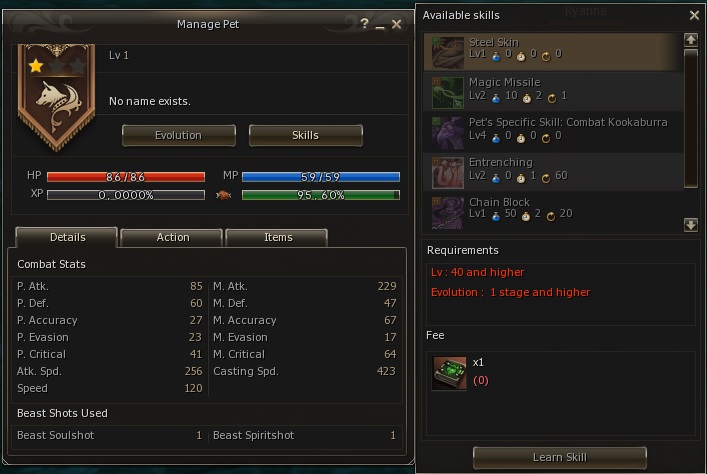Choose Pet's Specific Skill: Combat Kookaburra

pyautogui.click(x=552, y=129)
